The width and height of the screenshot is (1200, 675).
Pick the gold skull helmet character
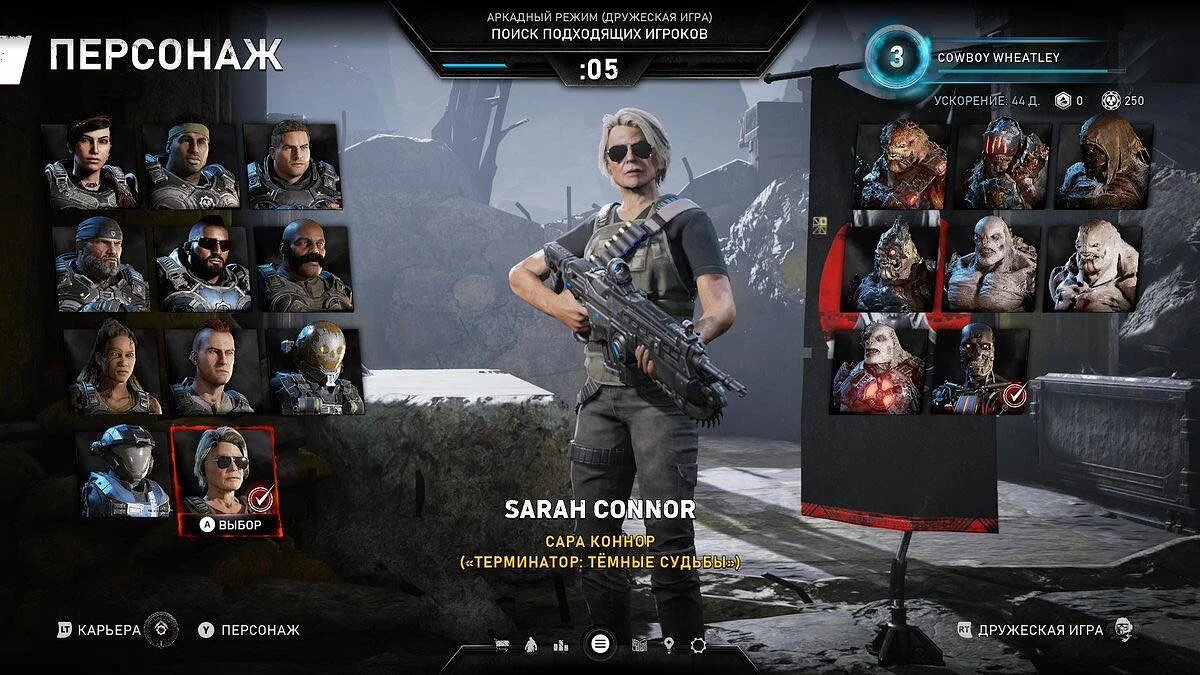coord(314,370)
